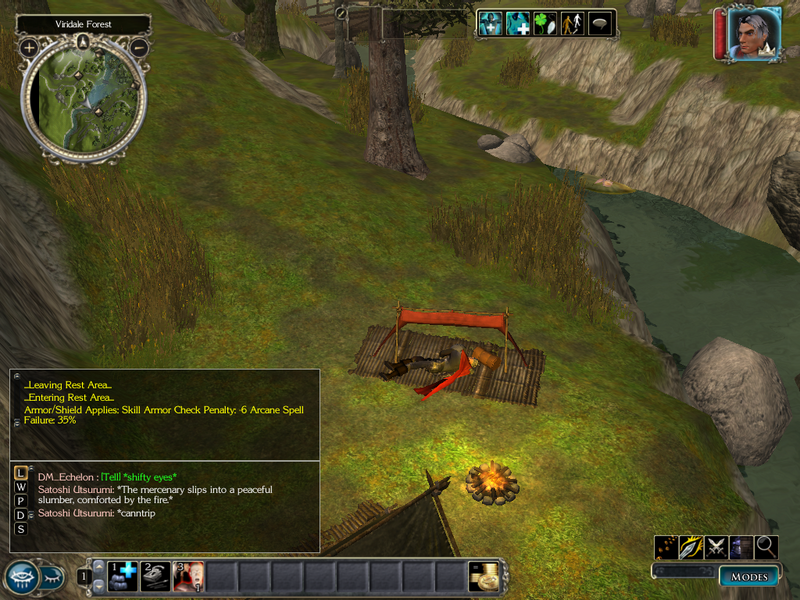Screen dimensions: 800x600
Task: Click the weeping eye button
Action: [x=21, y=578]
